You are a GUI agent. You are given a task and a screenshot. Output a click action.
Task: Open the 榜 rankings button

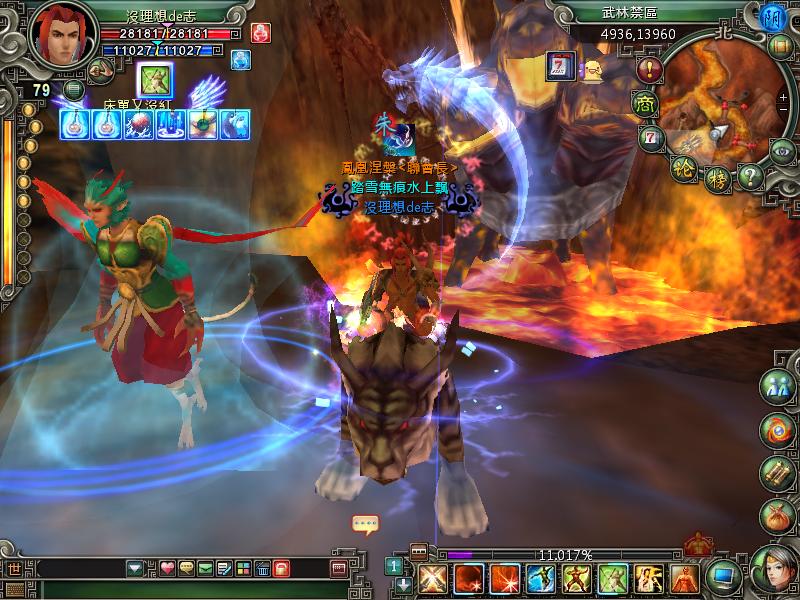tap(717, 180)
